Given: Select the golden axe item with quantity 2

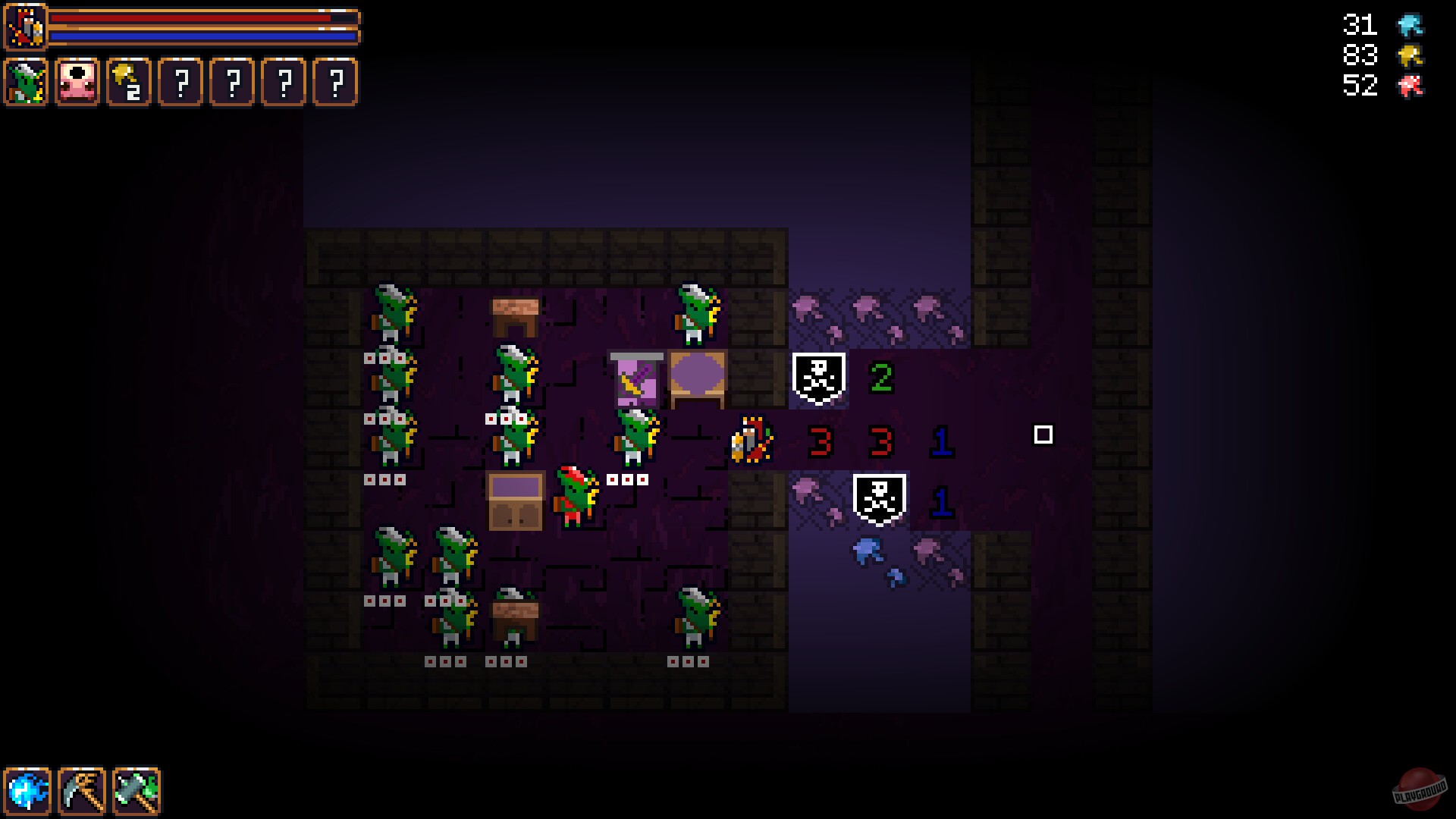Looking at the screenshot, I should (x=129, y=81).
